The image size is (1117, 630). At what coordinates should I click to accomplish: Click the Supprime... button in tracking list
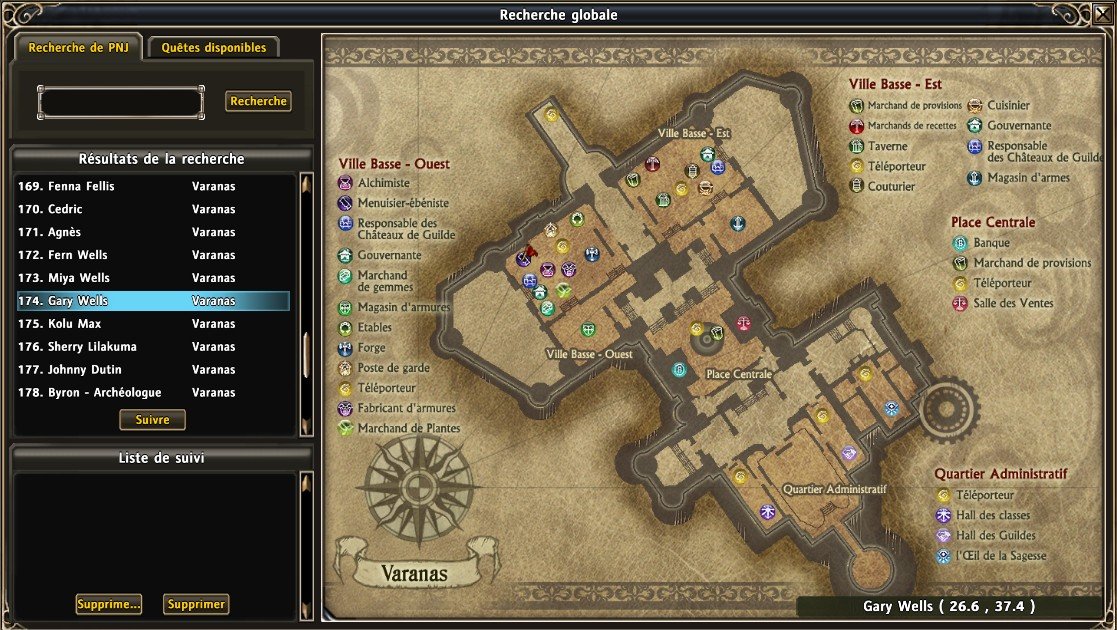(x=108, y=604)
